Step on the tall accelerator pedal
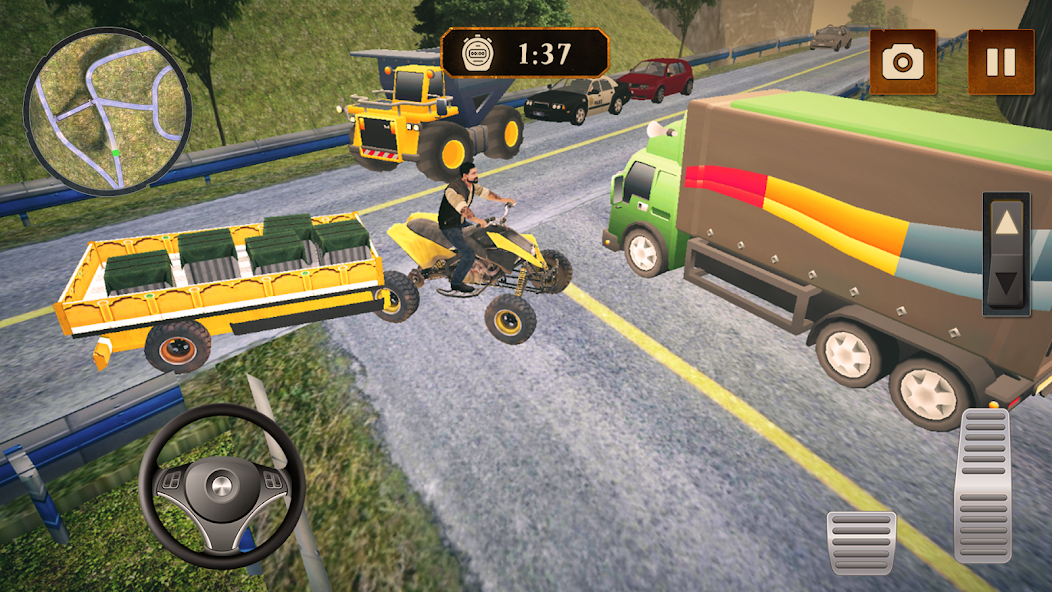Viewport: 1052px width, 592px height. pyautogui.click(x=983, y=484)
